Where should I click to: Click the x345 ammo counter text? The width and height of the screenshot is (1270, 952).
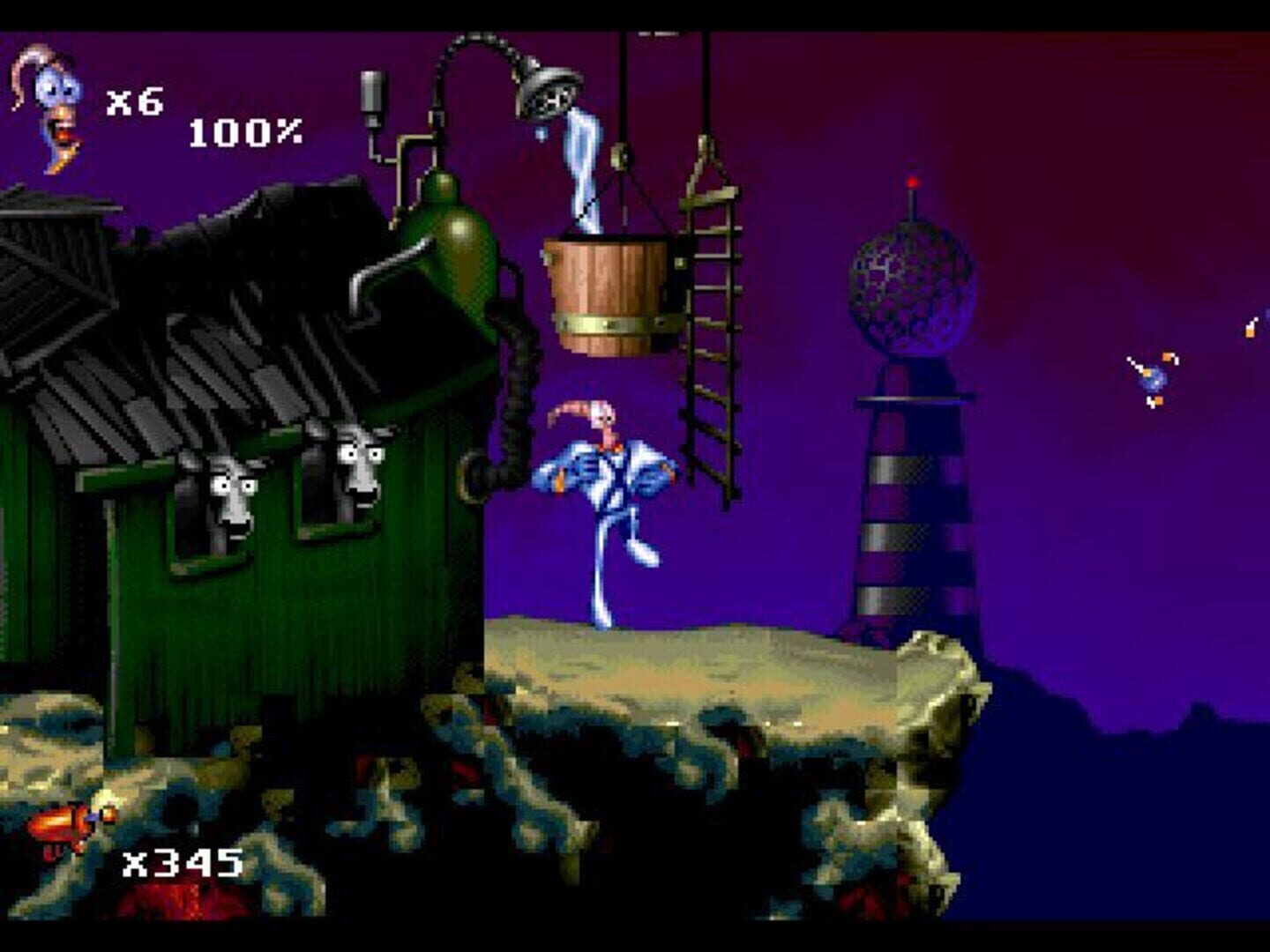(181, 859)
